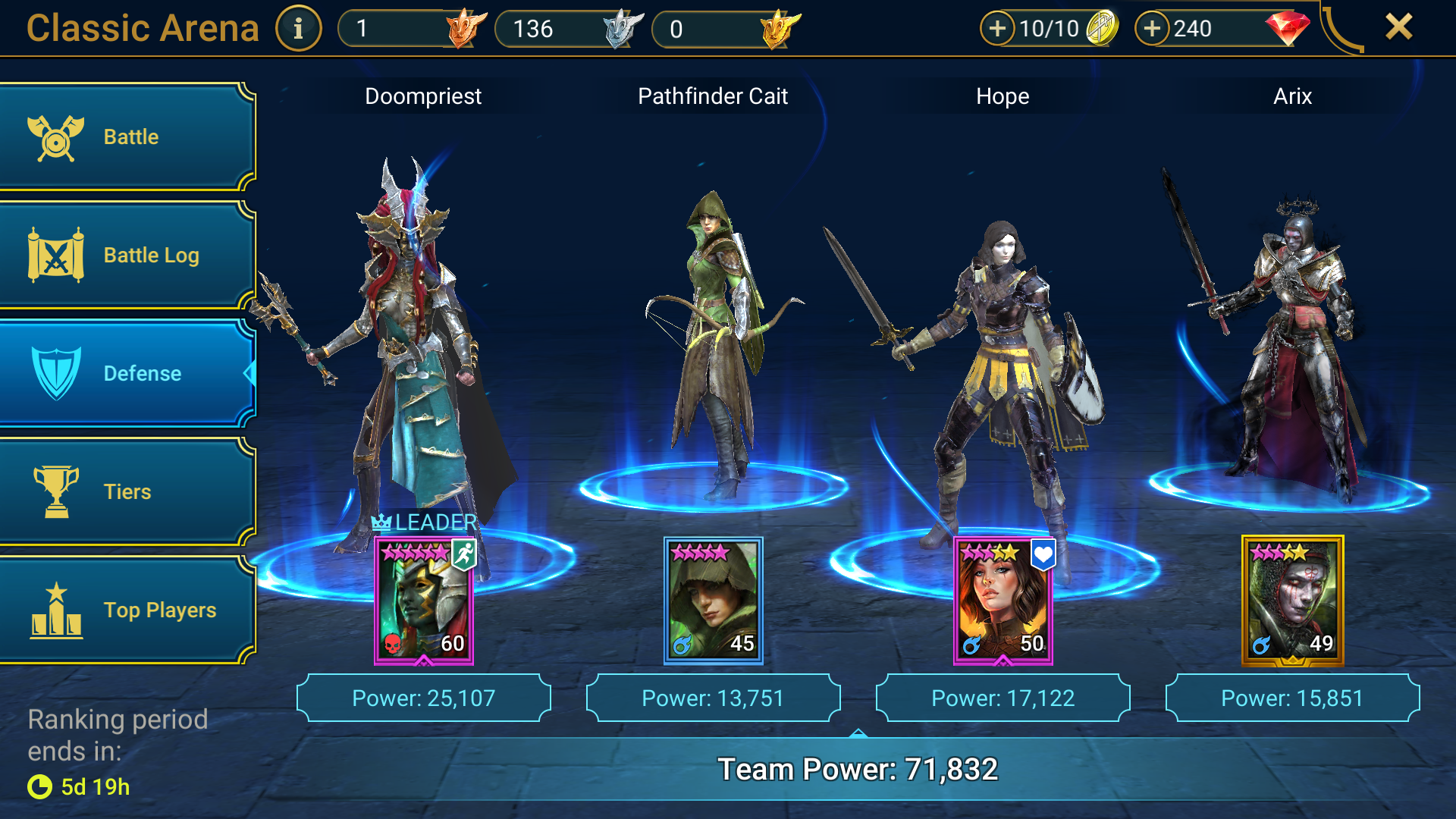Switch to the Battle Log tab

(x=127, y=256)
